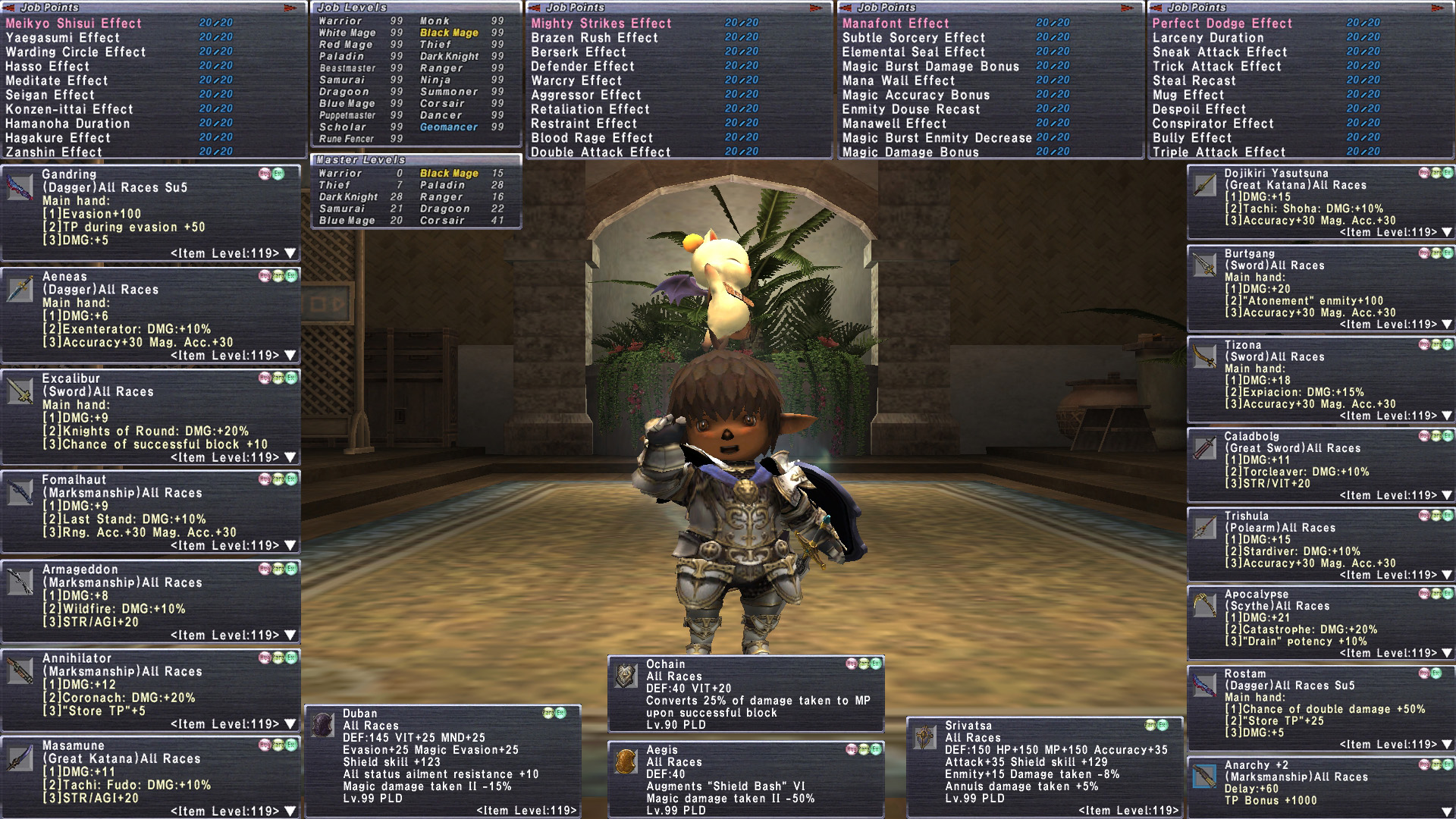Expand the Fomalhaut tooltip down arrow
The image size is (1456, 819).
click(290, 546)
